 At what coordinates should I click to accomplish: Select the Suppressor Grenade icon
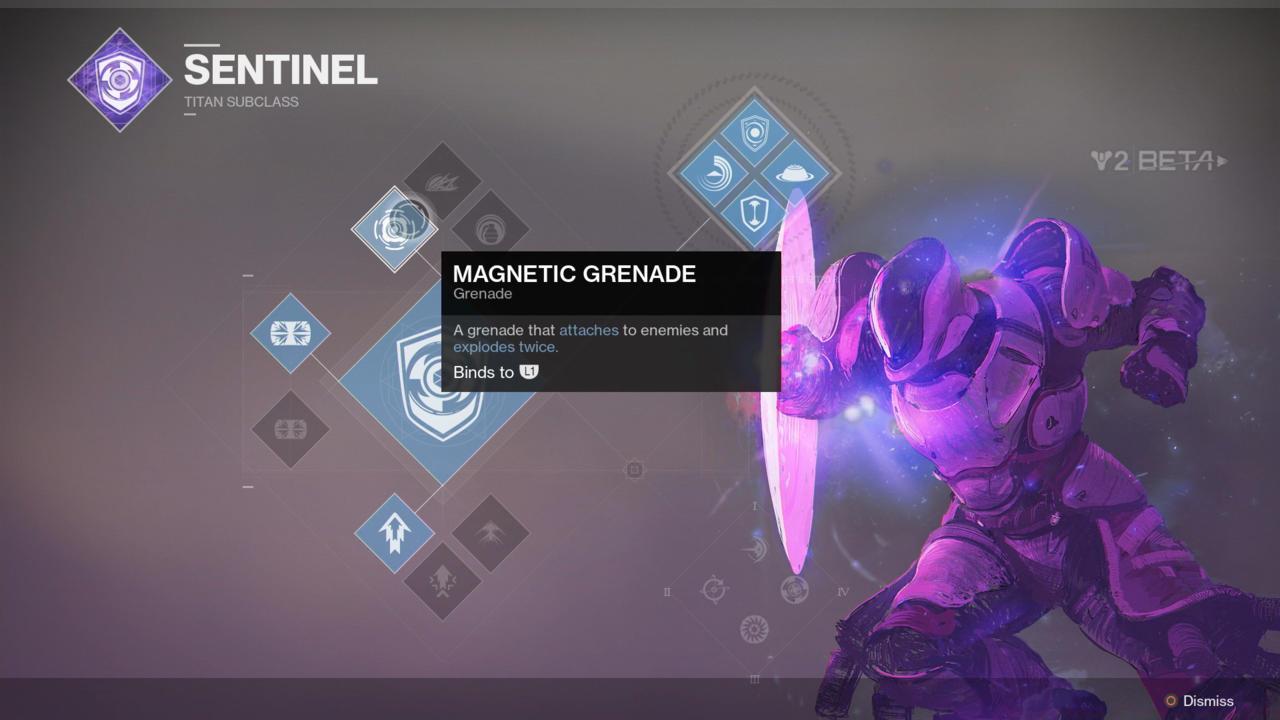pos(492,228)
